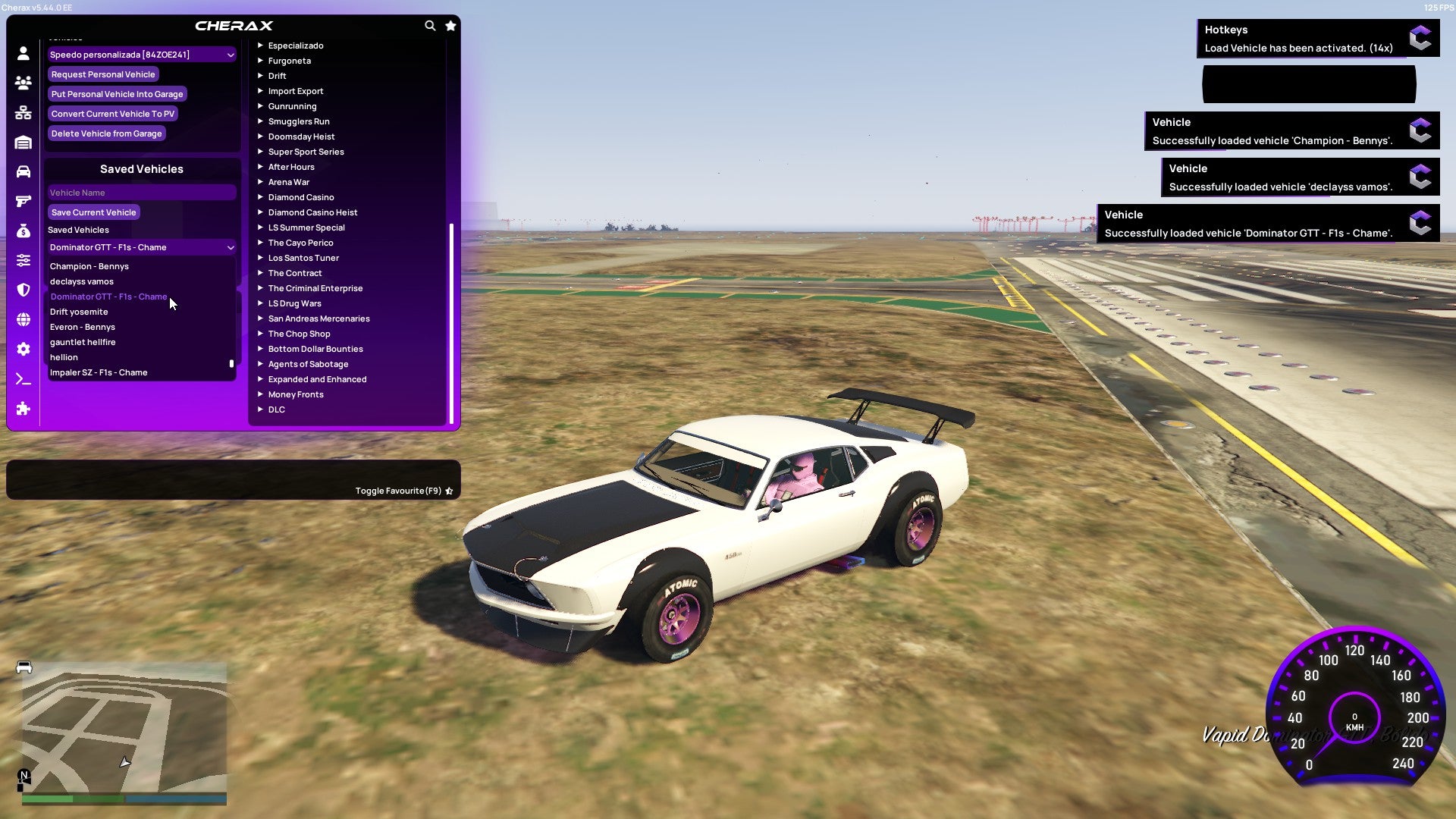Click the Save Current Vehicle button
The image size is (1456, 819).
point(93,212)
